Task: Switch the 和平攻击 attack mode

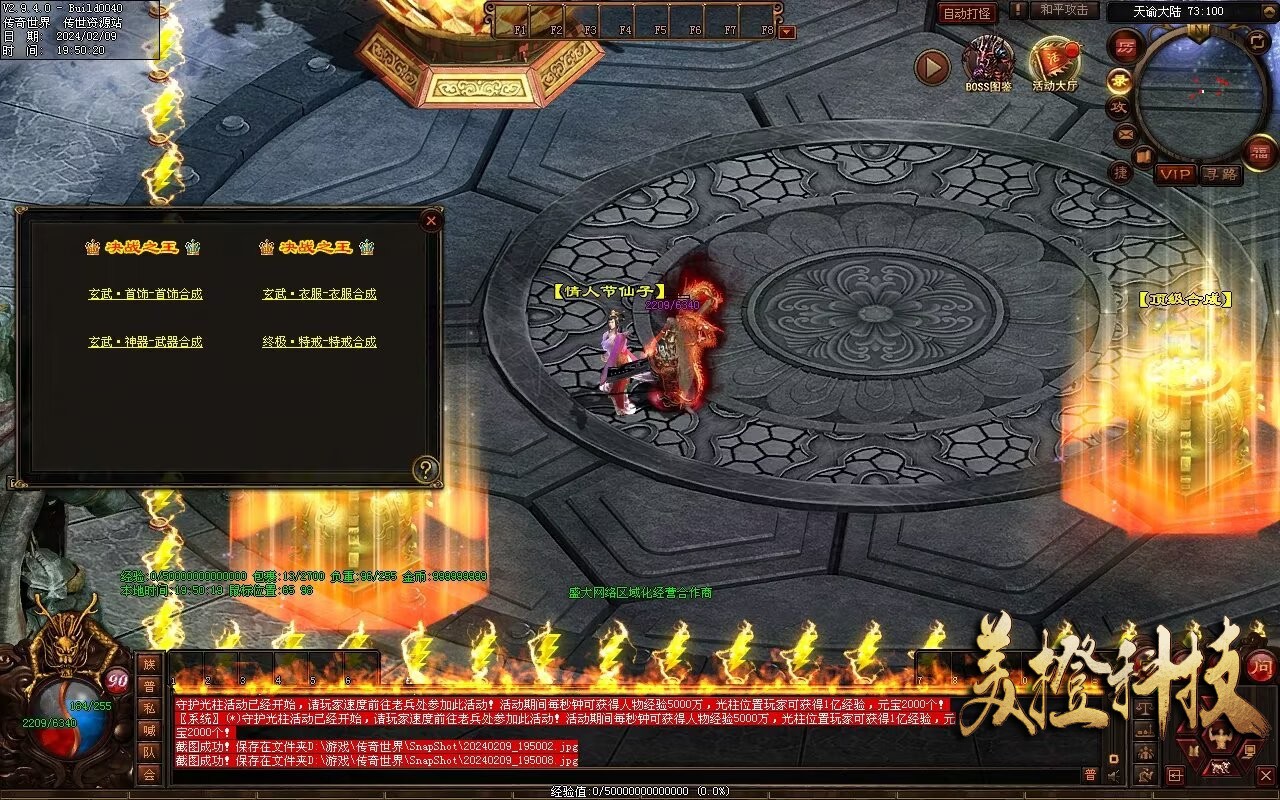Action: [1063, 11]
